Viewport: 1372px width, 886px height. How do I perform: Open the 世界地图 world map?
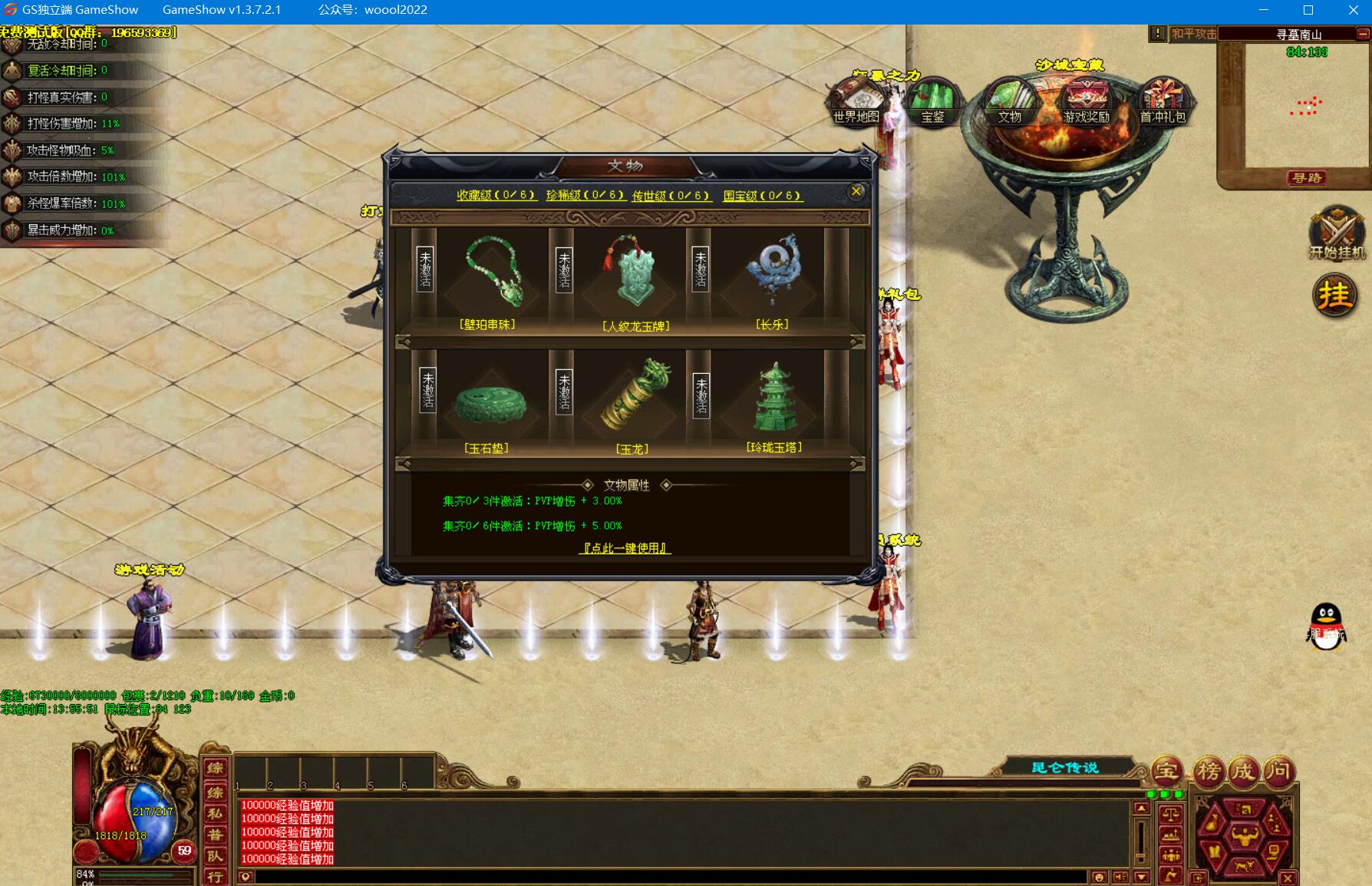tap(856, 102)
